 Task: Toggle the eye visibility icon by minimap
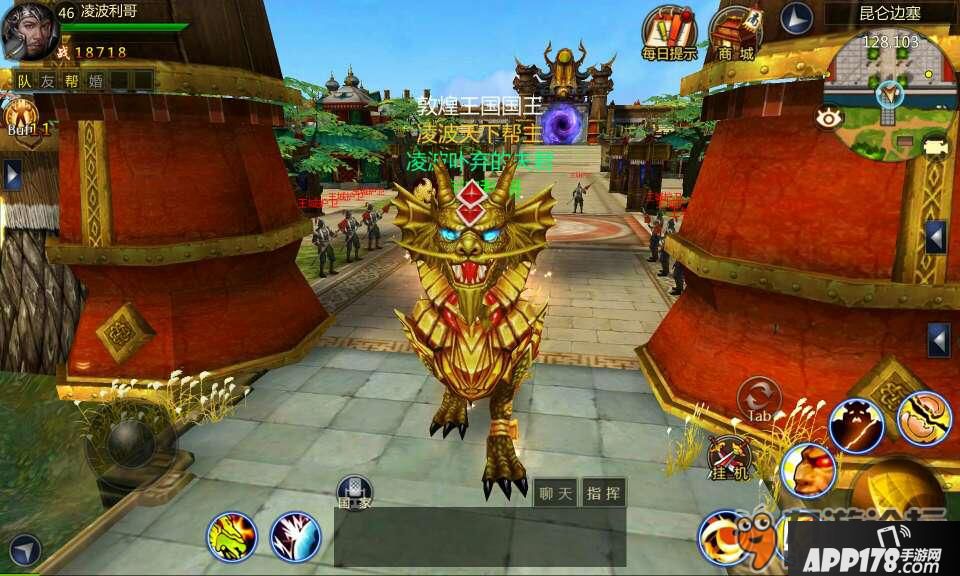click(x=829, y=117)
